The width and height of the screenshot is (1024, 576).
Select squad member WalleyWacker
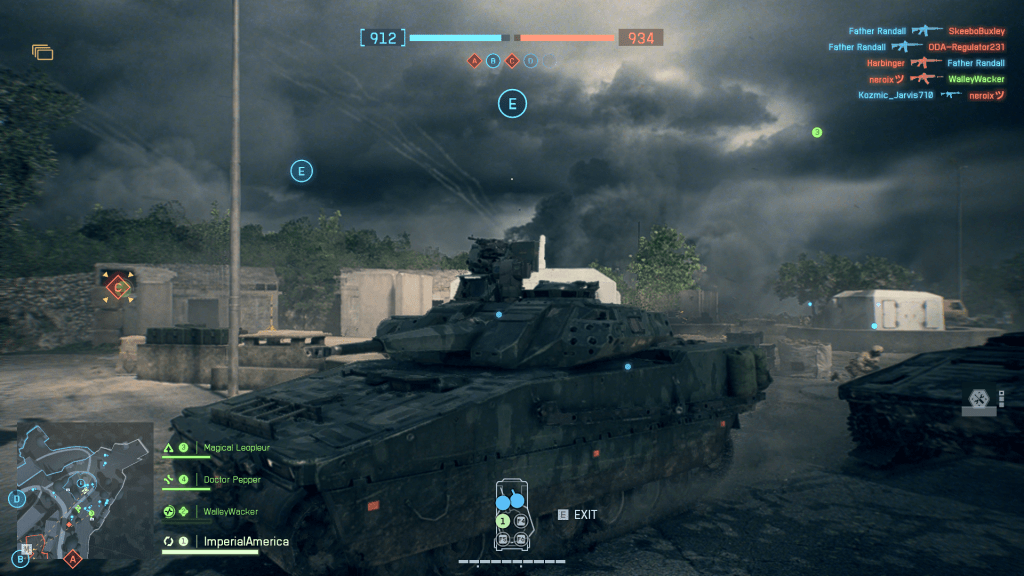[230, 511]
